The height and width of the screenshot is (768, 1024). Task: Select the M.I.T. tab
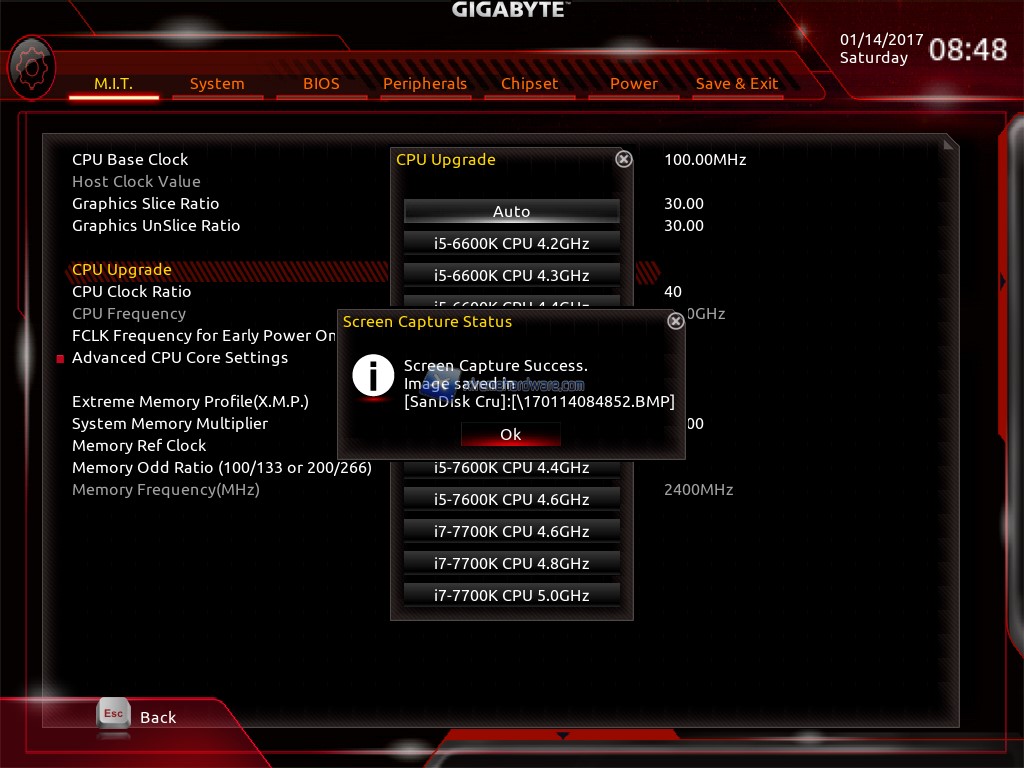(113, 84)
